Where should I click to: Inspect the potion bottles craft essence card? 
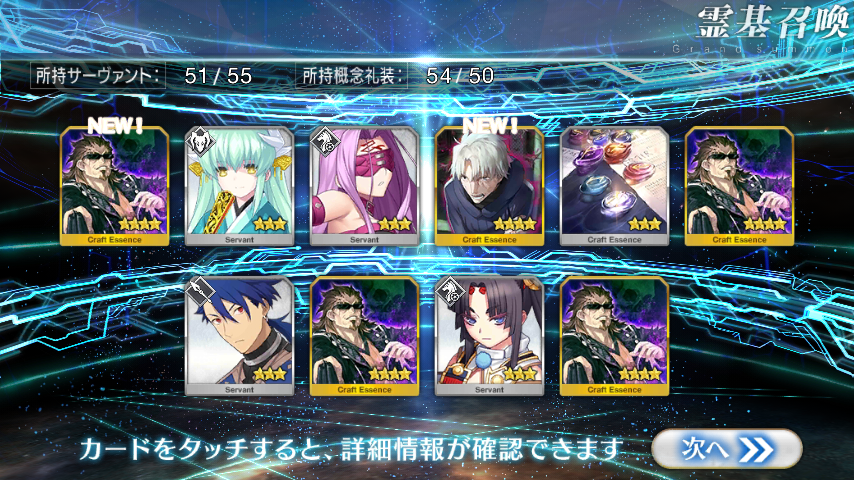tap(614, 185)
